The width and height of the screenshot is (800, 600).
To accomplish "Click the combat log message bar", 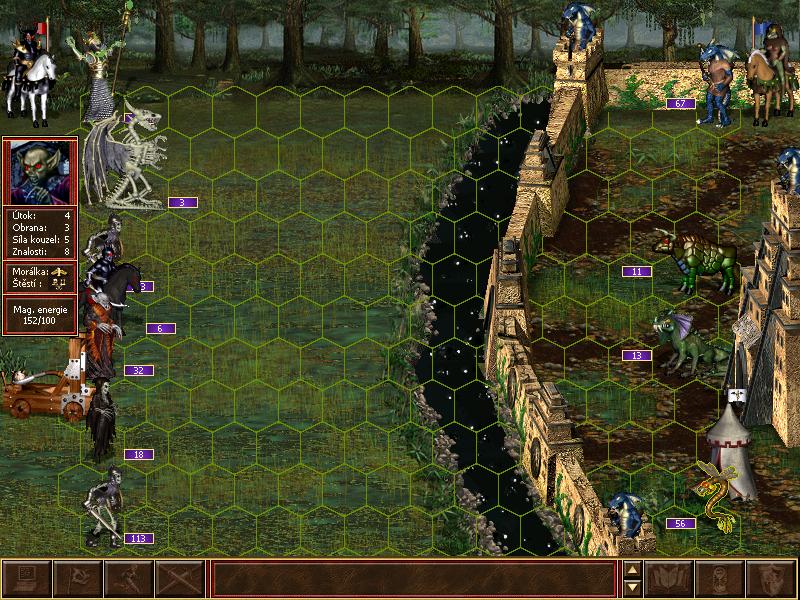I will pyautogui.click(x=413, y=579).
